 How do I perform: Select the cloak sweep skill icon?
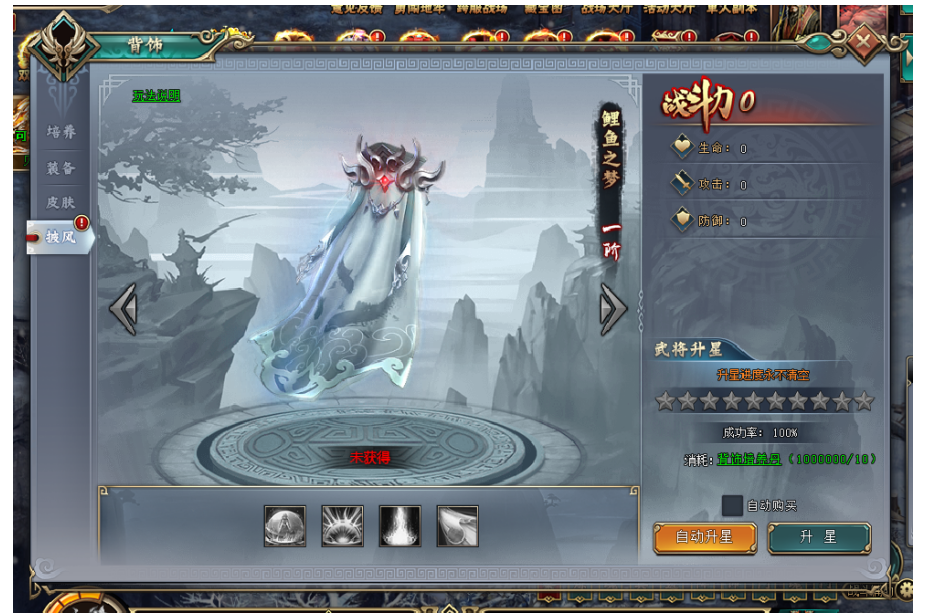pyautogui.click(x=457, y=526)
